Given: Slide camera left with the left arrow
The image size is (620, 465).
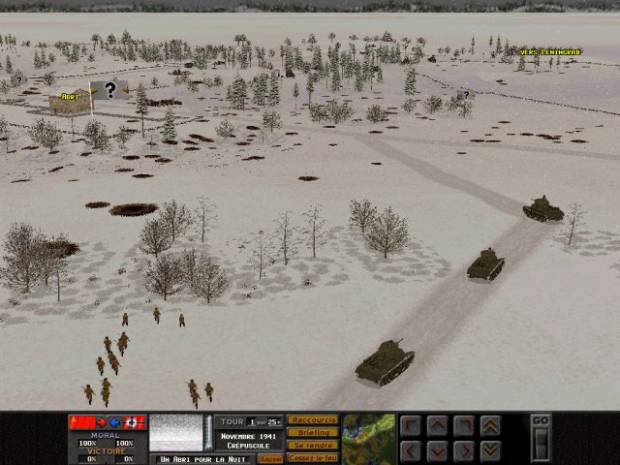Looking at the screenshot, I should (x=411, y=450).
